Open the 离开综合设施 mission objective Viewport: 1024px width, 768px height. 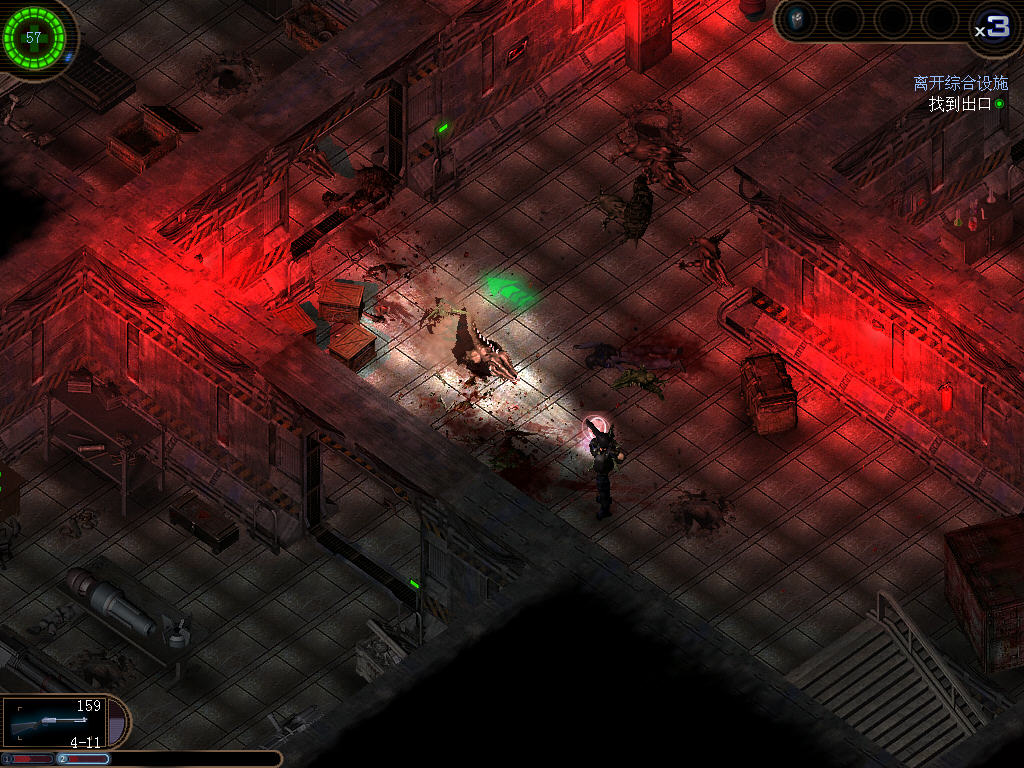pyautogui.click(x=960, y=84)
